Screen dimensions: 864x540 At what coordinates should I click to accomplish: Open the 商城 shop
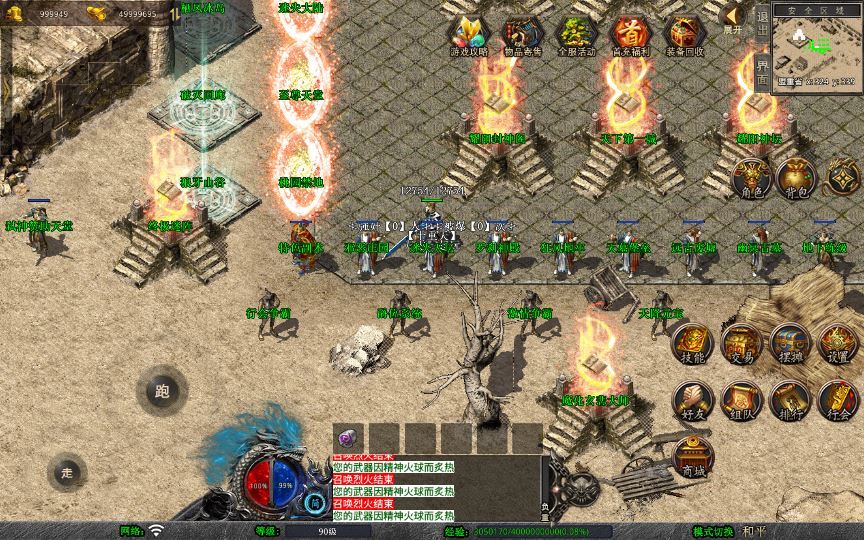pyautogui.click(x=692, y=457)
